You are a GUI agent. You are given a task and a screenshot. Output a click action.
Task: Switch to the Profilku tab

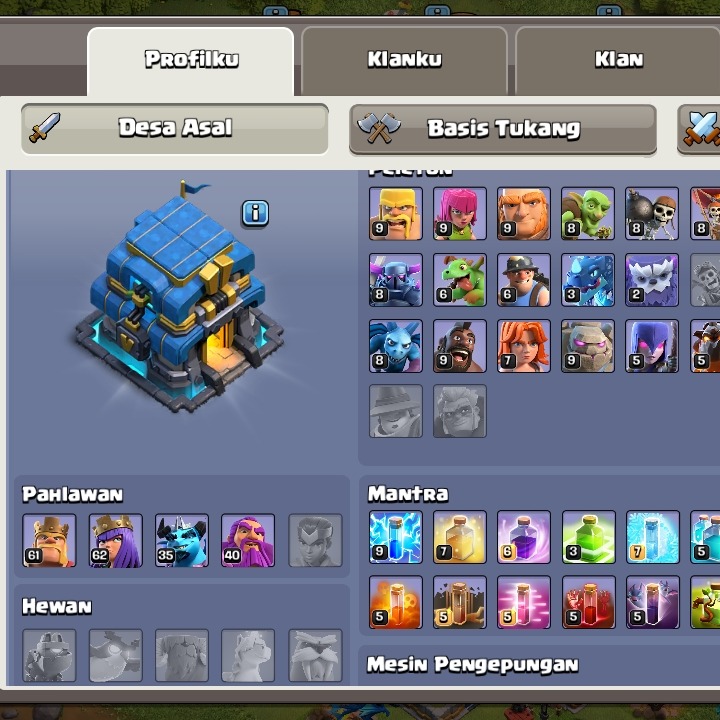pos(191,59)
